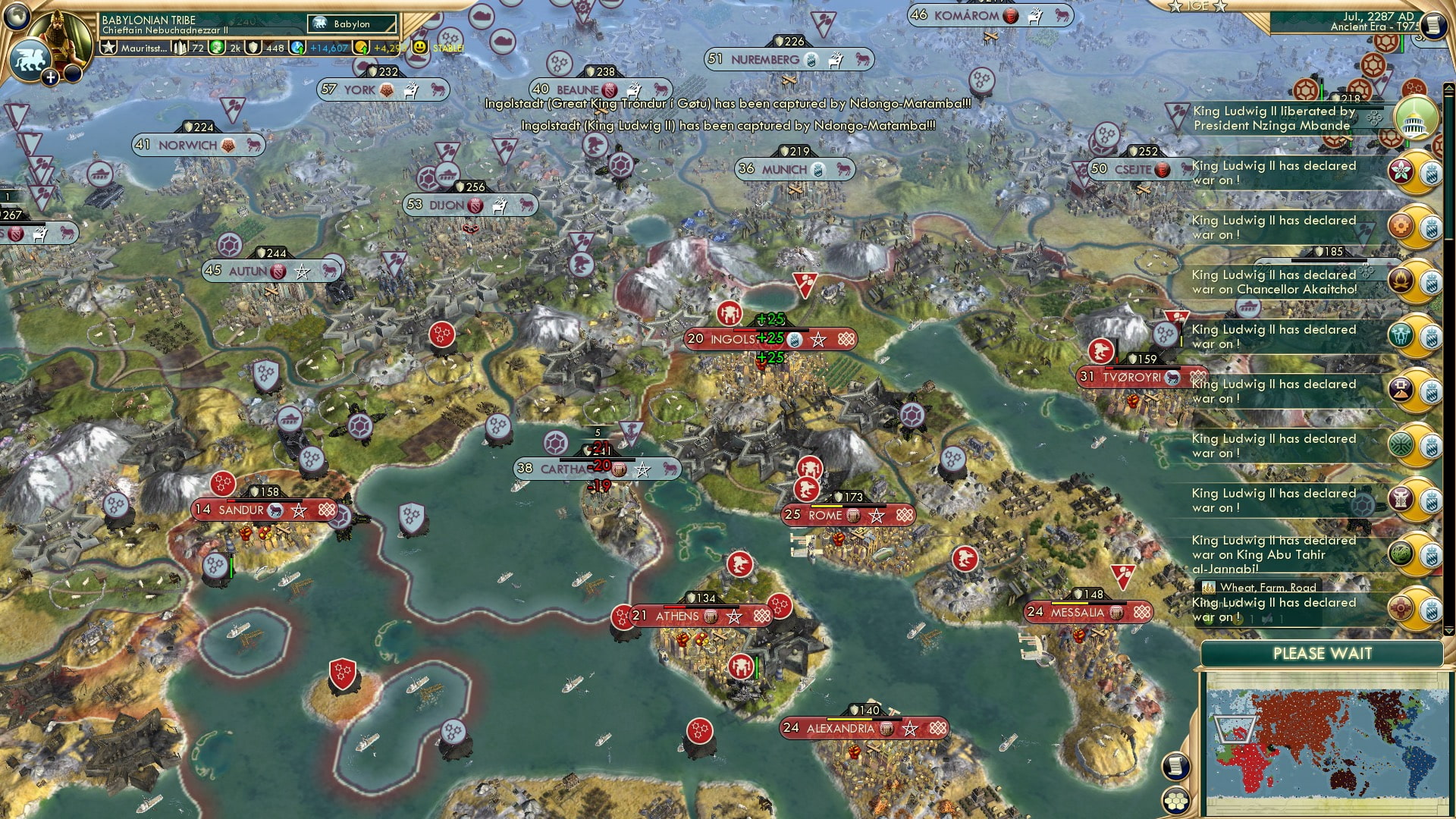Click the Bavarian emblem on a war declaration bubble

pos(1432,171)
